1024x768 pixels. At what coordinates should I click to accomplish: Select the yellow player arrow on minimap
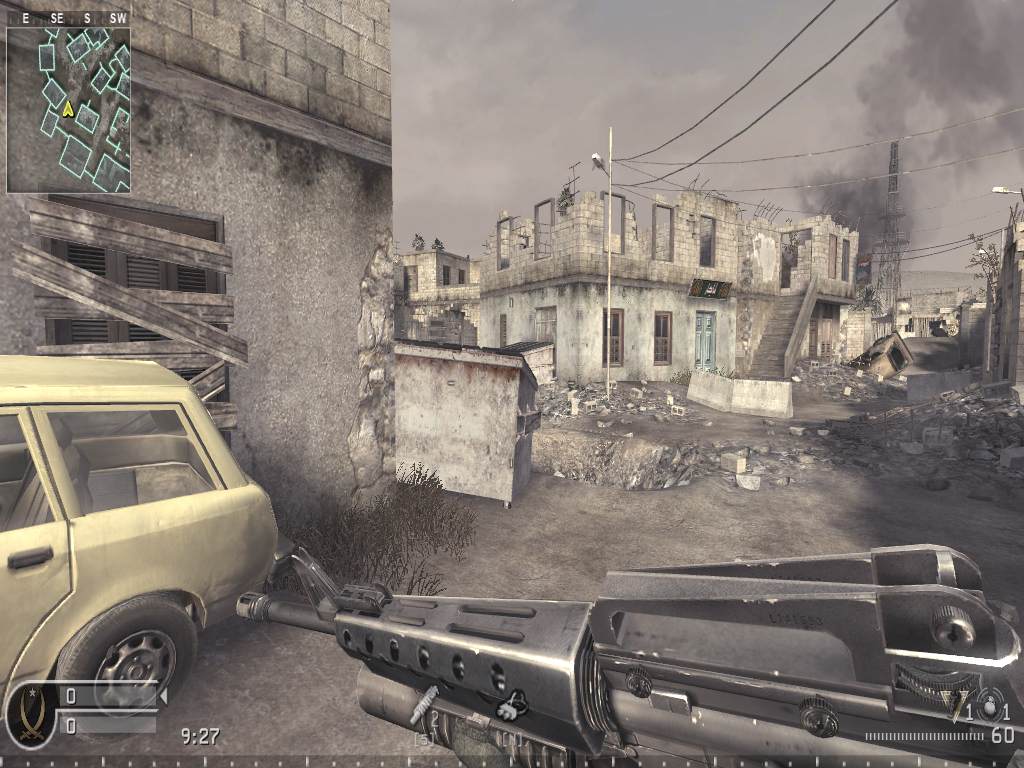(68, 108)
